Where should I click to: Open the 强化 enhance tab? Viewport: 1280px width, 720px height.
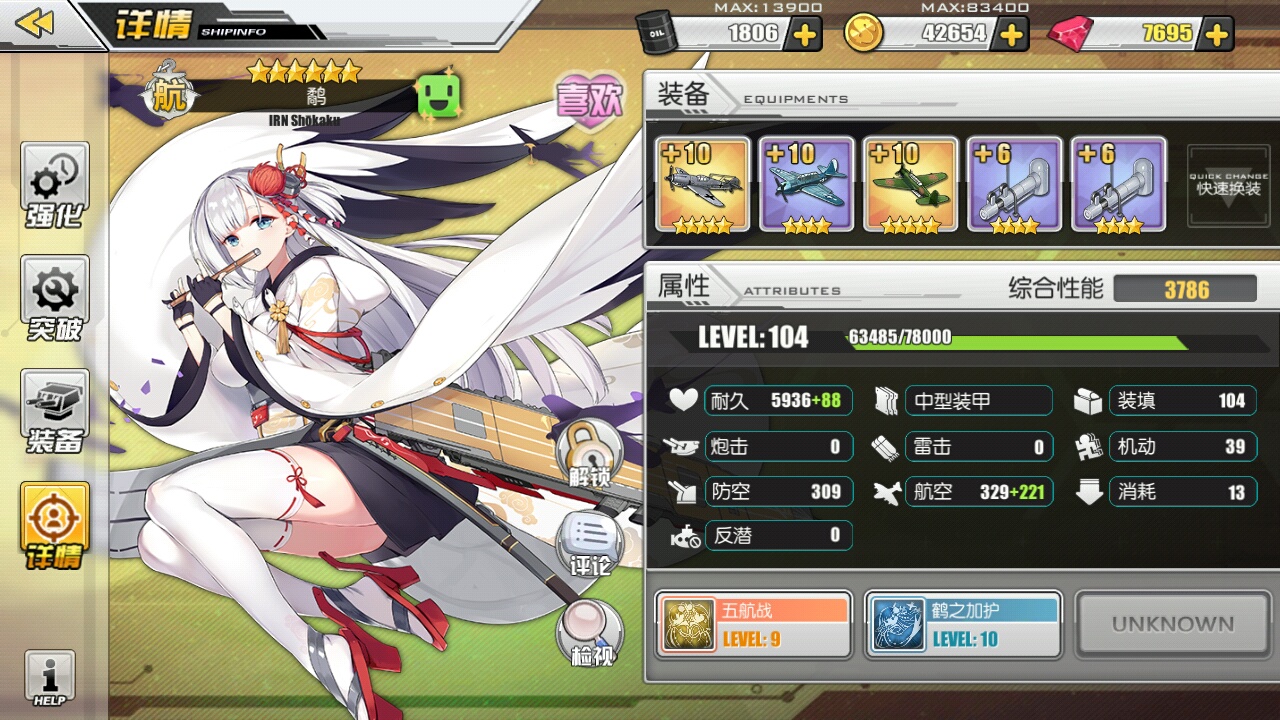pos(55,186)
